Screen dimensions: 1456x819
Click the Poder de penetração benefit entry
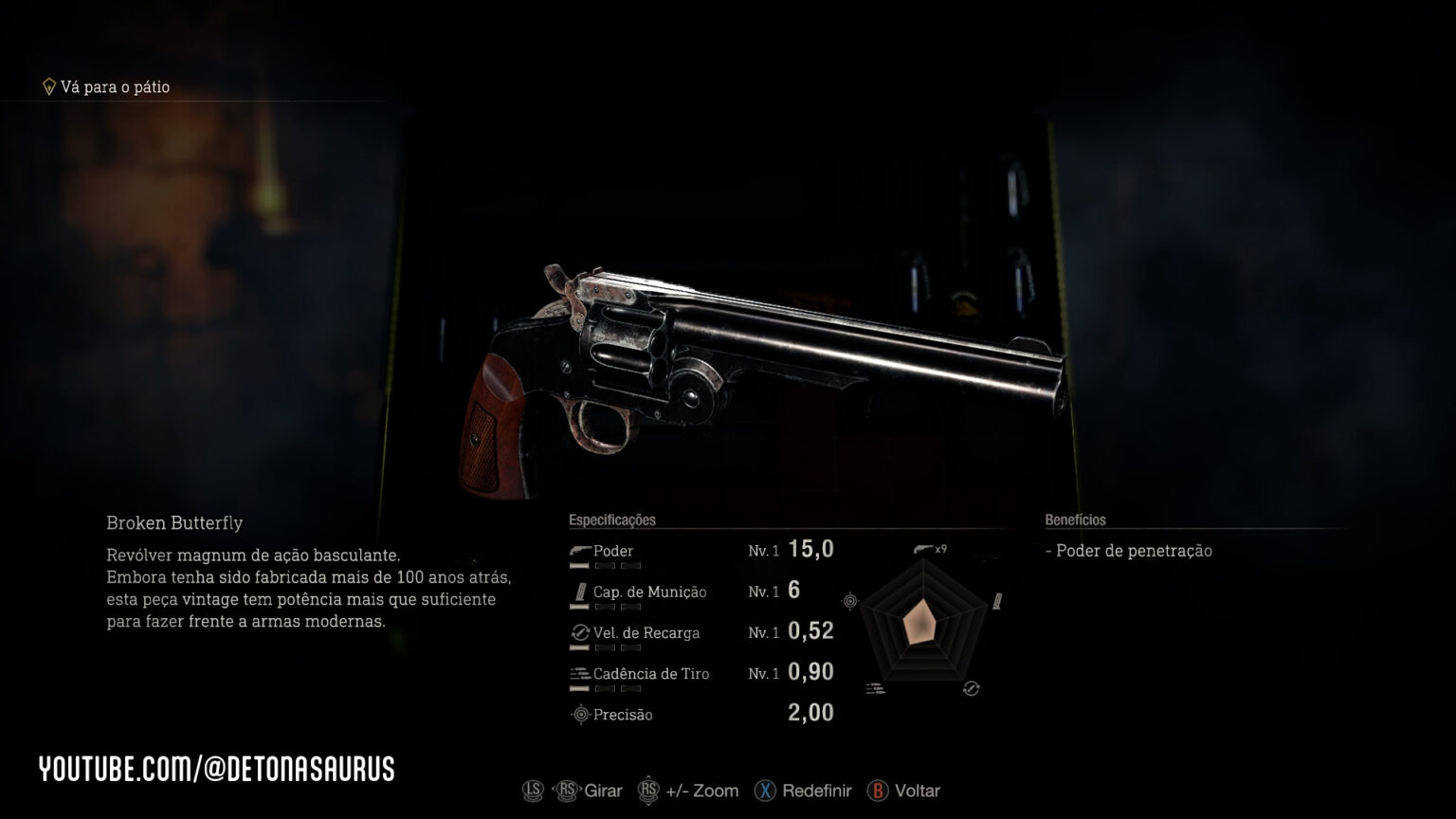pos(1131,550)
